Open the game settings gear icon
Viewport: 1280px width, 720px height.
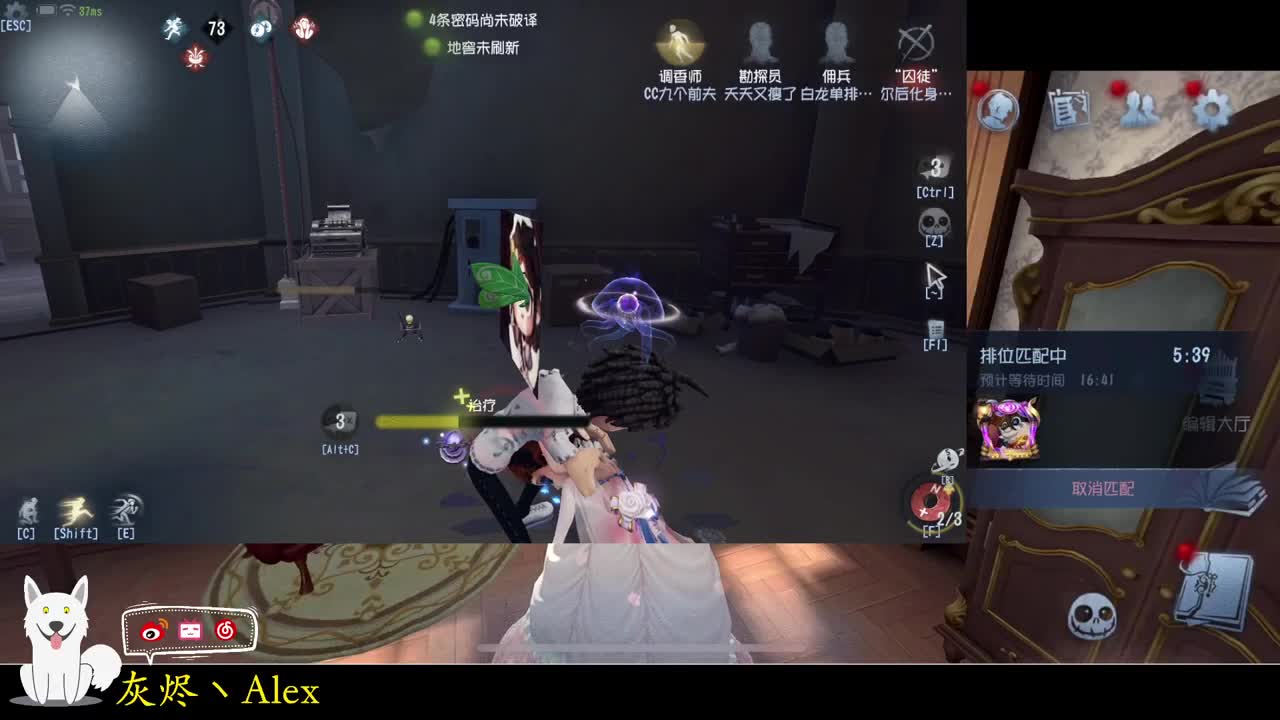click(x=1212, y=108)
